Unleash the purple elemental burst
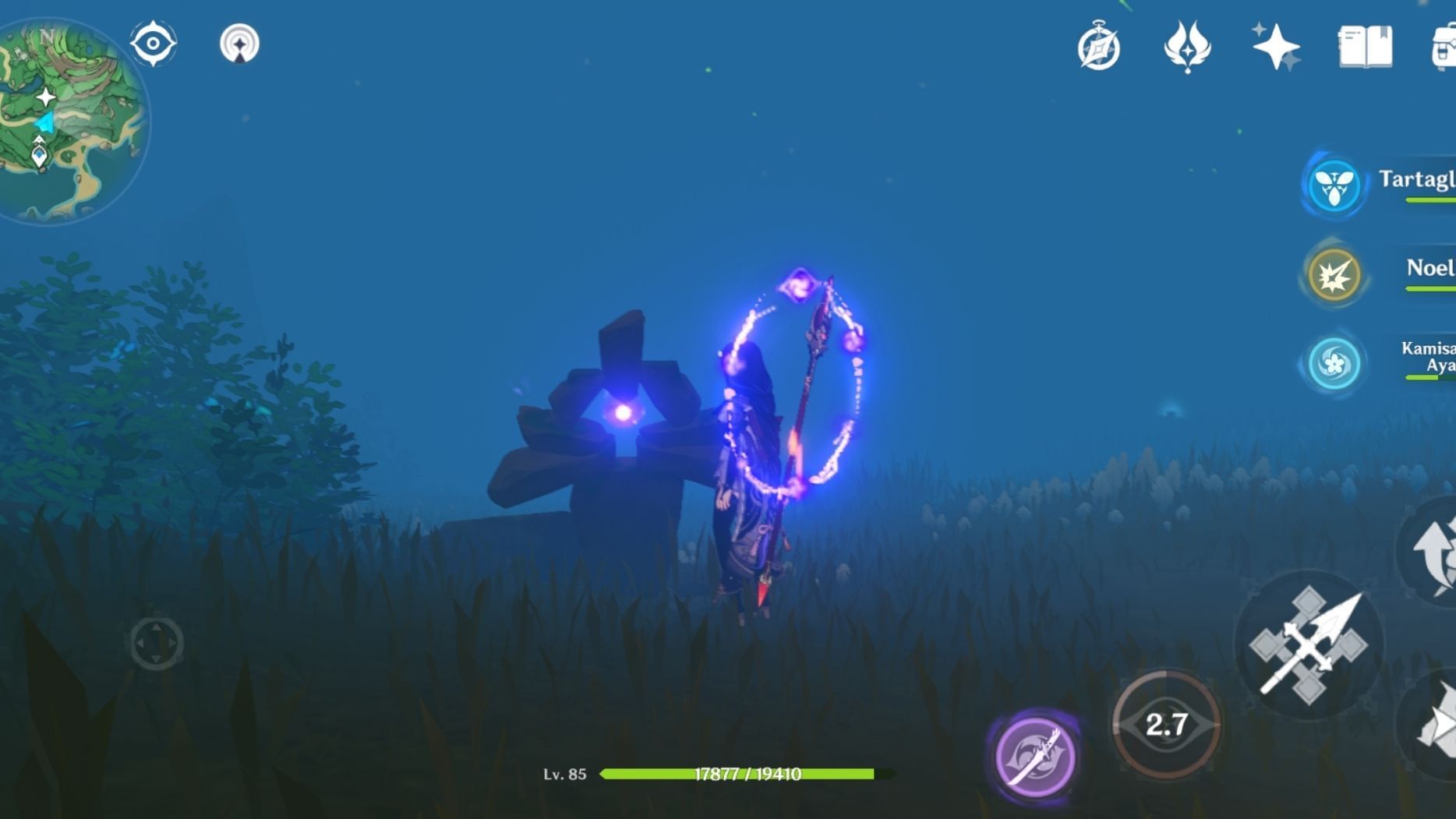This screenshot has width=1456, height=819. pyautogui.click(x=1035, y=756)
